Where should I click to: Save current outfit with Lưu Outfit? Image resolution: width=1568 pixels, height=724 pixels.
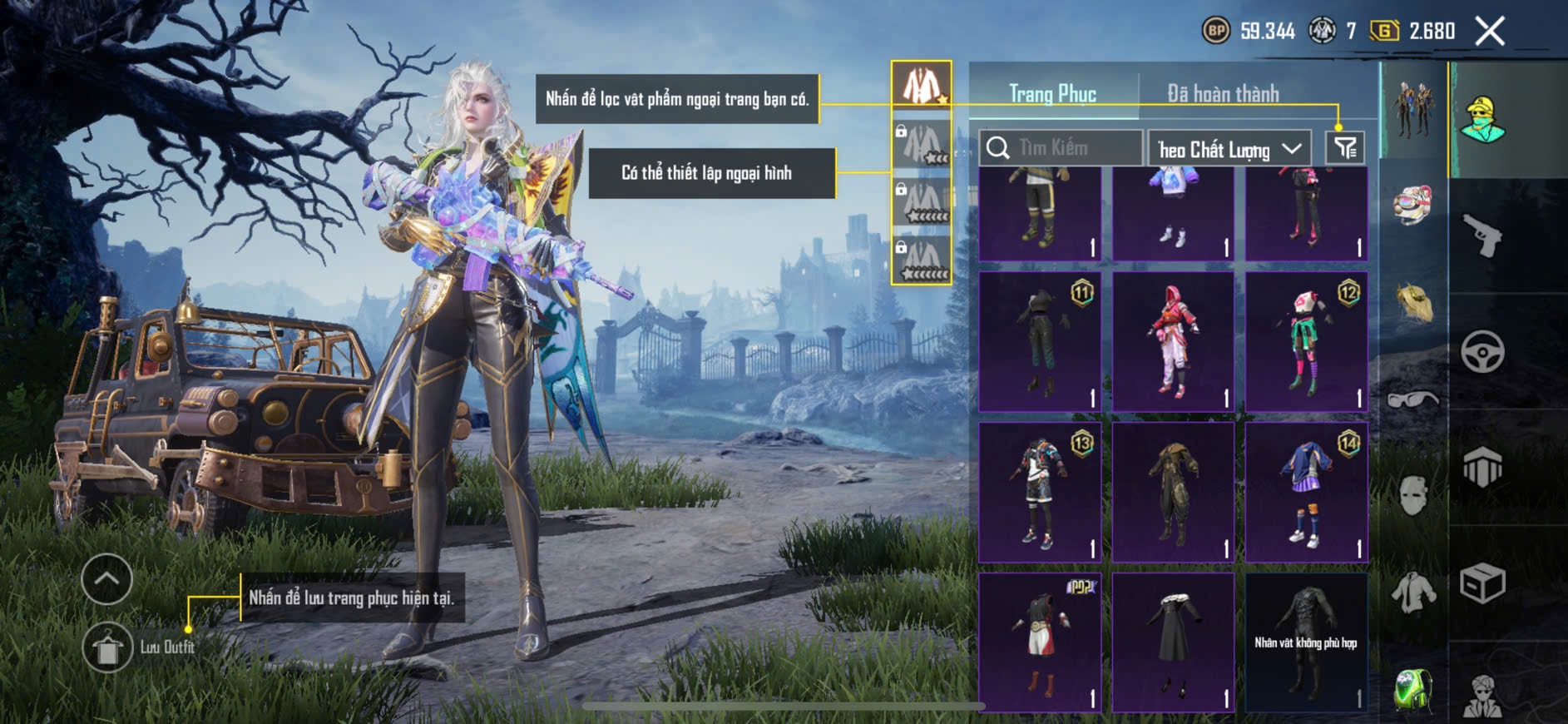(107, 647)
